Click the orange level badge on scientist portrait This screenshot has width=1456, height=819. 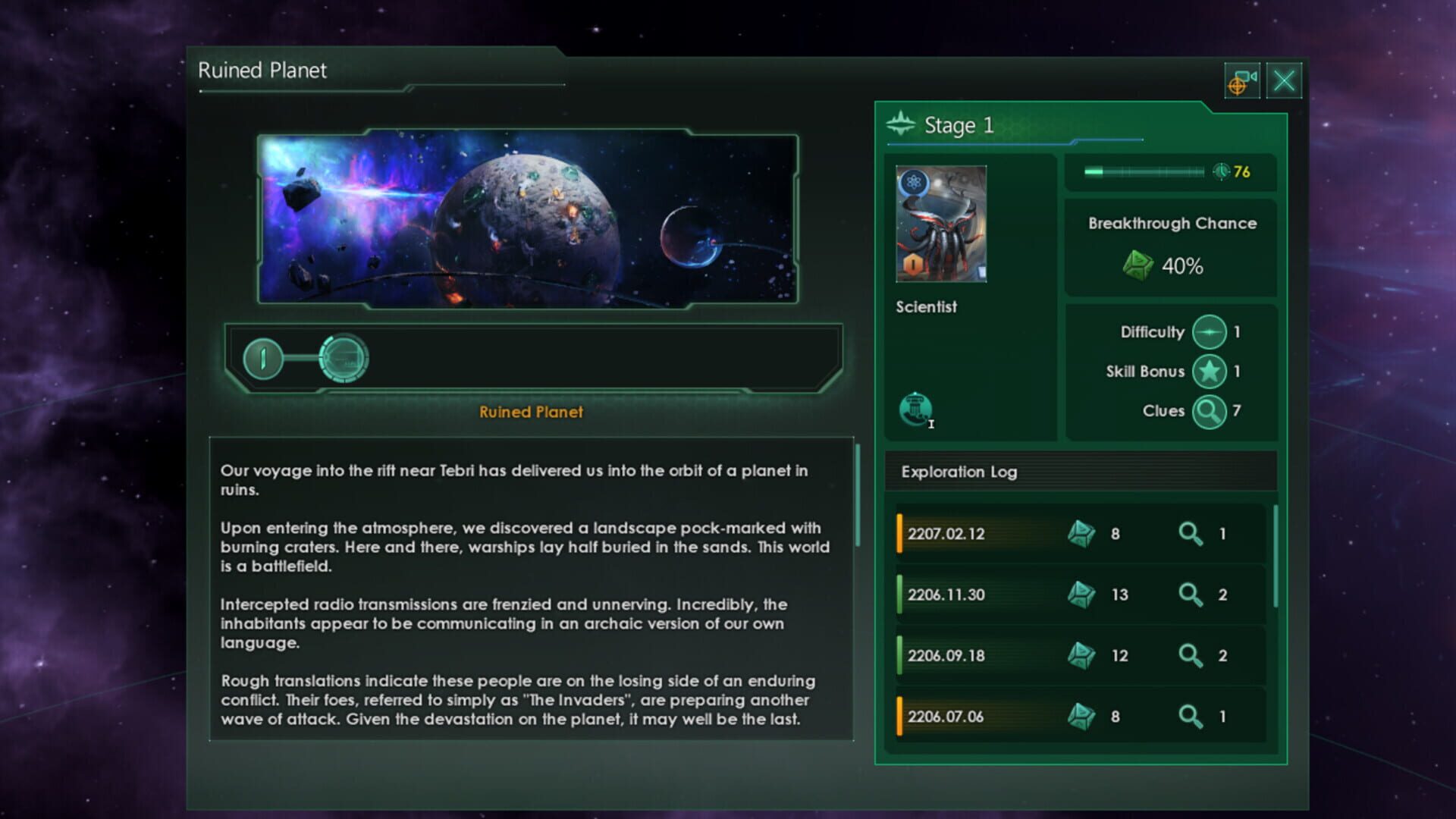(x=914, y=264)
